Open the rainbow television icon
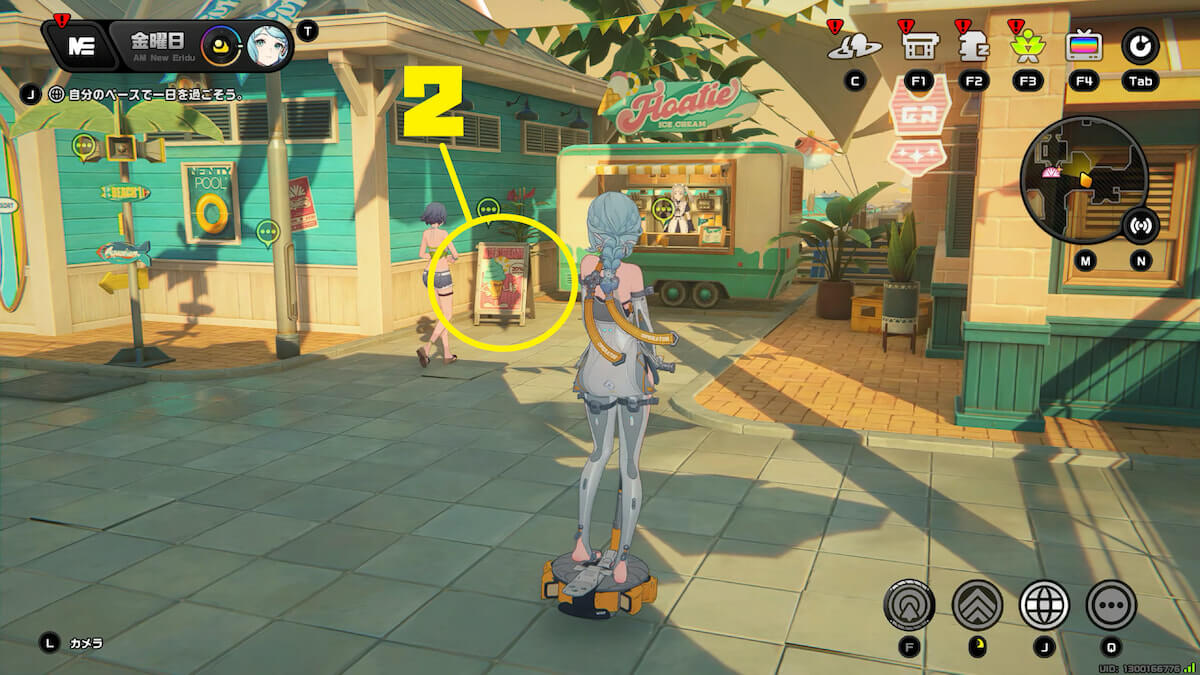Viewport: 1200px width, 675px height. (x=1083, y=46)
